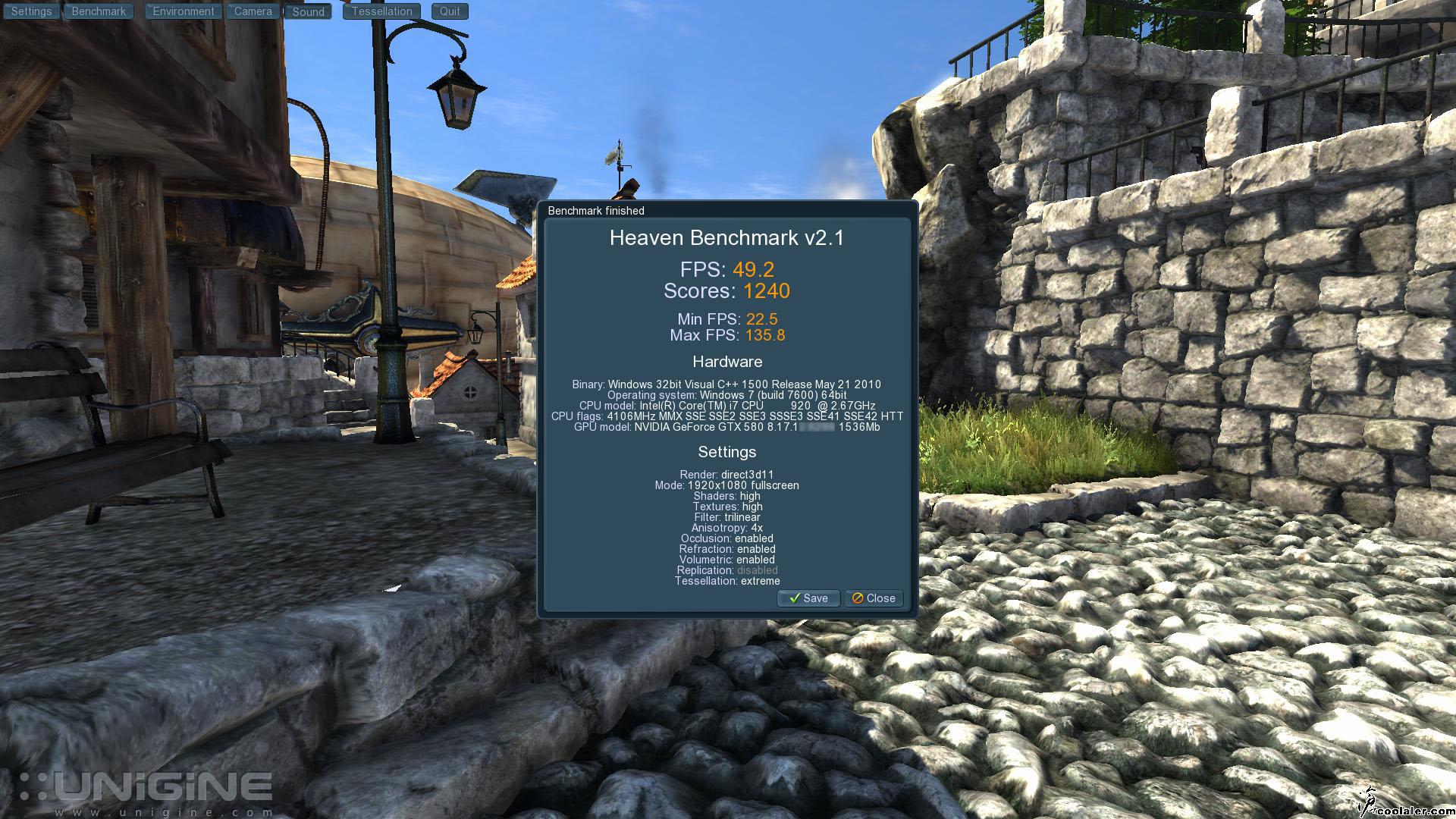
Task: Click the Benchmark button
Action: 99,11
